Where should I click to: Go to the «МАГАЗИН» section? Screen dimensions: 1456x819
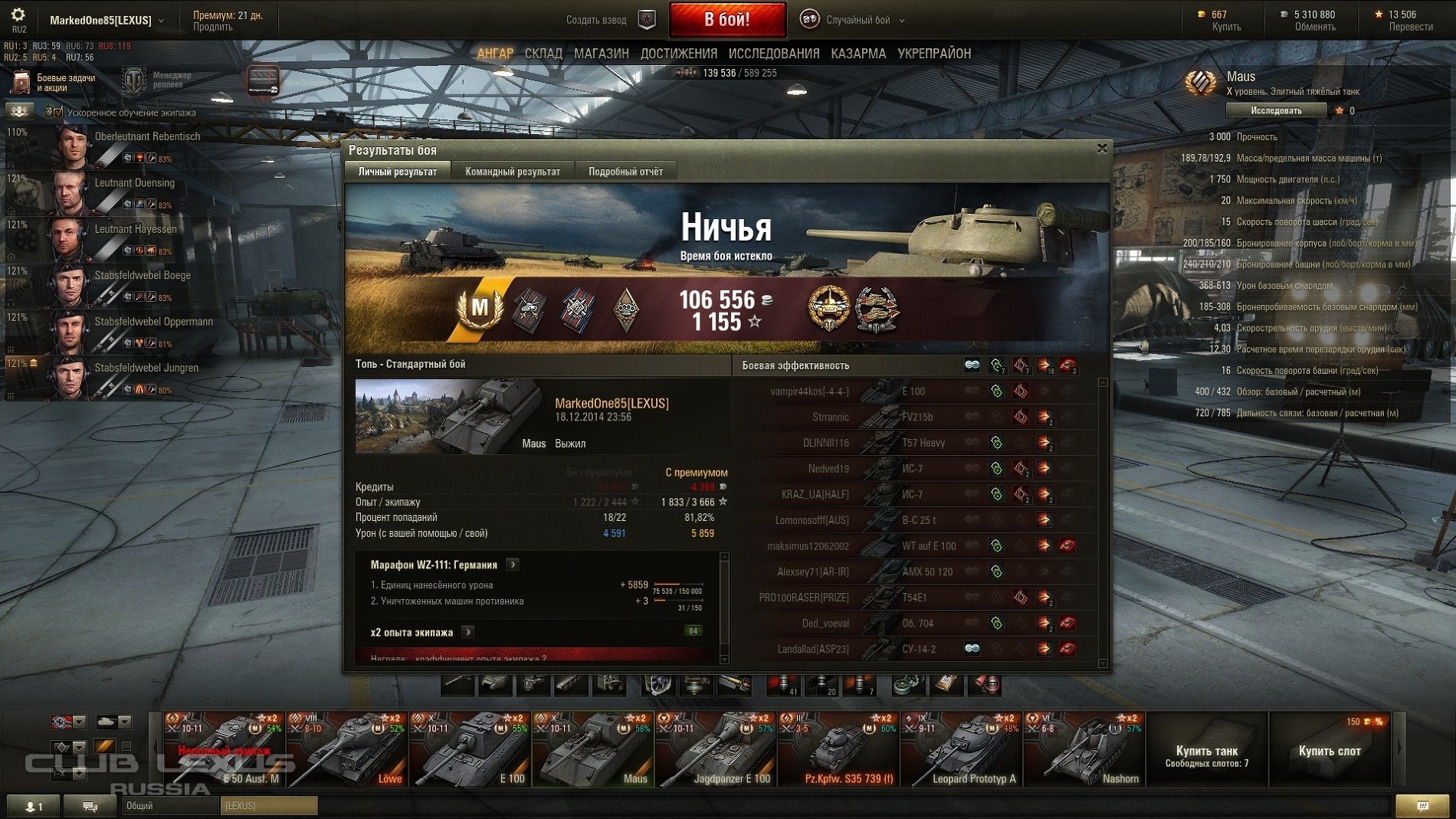[601, 54]
